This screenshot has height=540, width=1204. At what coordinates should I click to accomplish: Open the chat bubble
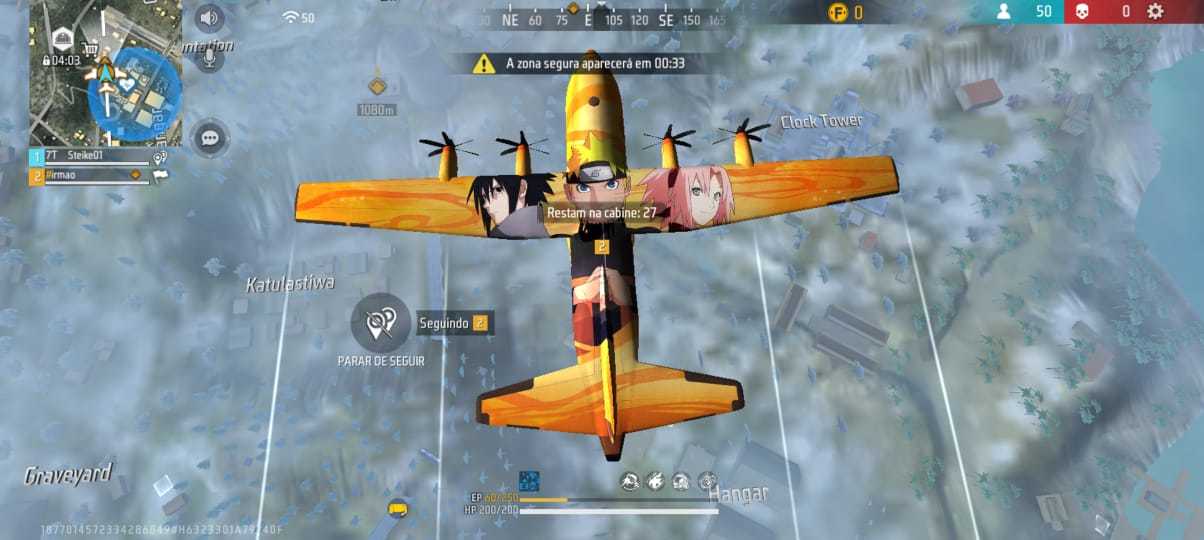(x=209, y=138)
